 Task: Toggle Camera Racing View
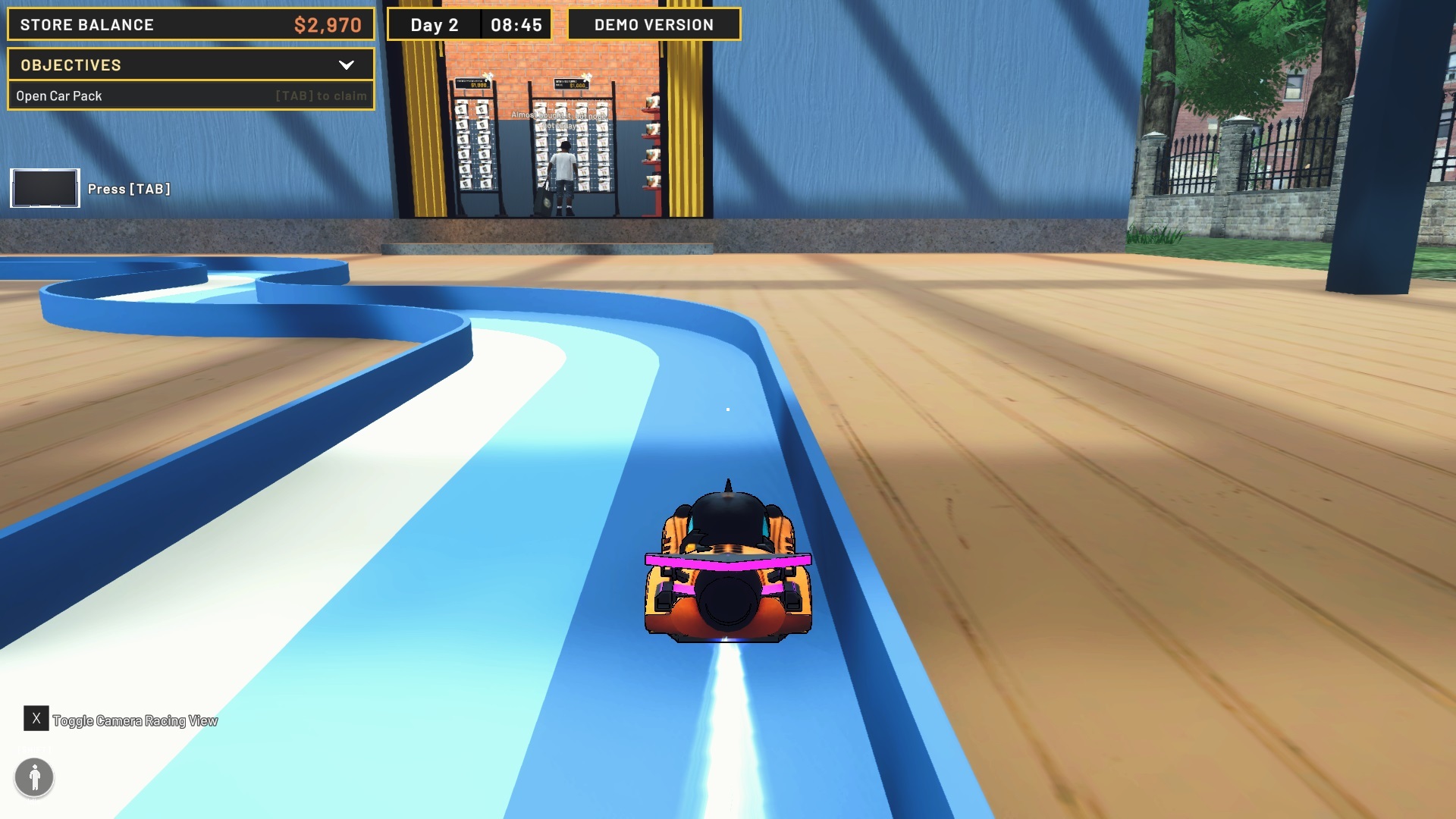133,720
